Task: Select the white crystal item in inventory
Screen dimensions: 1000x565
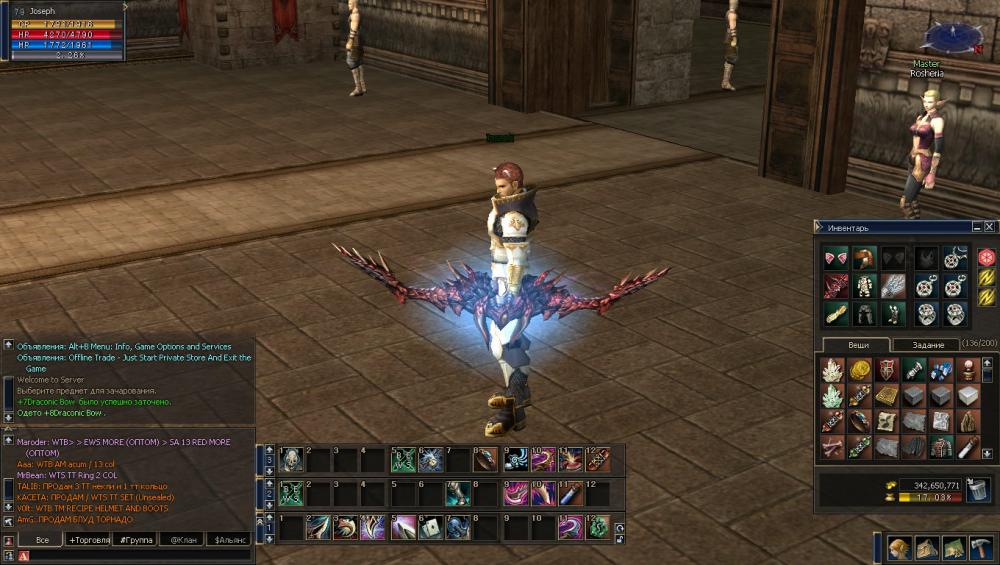Action: (x=833, y=370)
